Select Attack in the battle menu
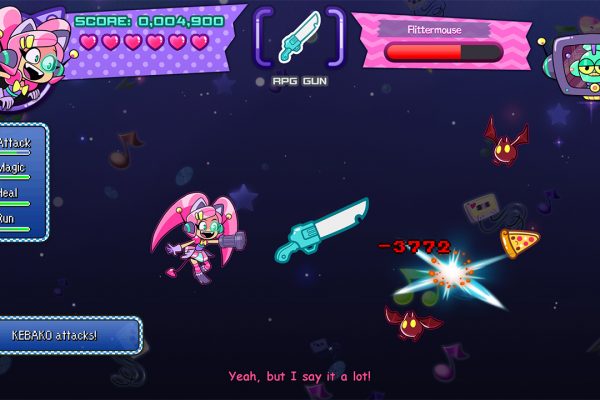This screenshot has width=600, height=400. tap(15, 144)
